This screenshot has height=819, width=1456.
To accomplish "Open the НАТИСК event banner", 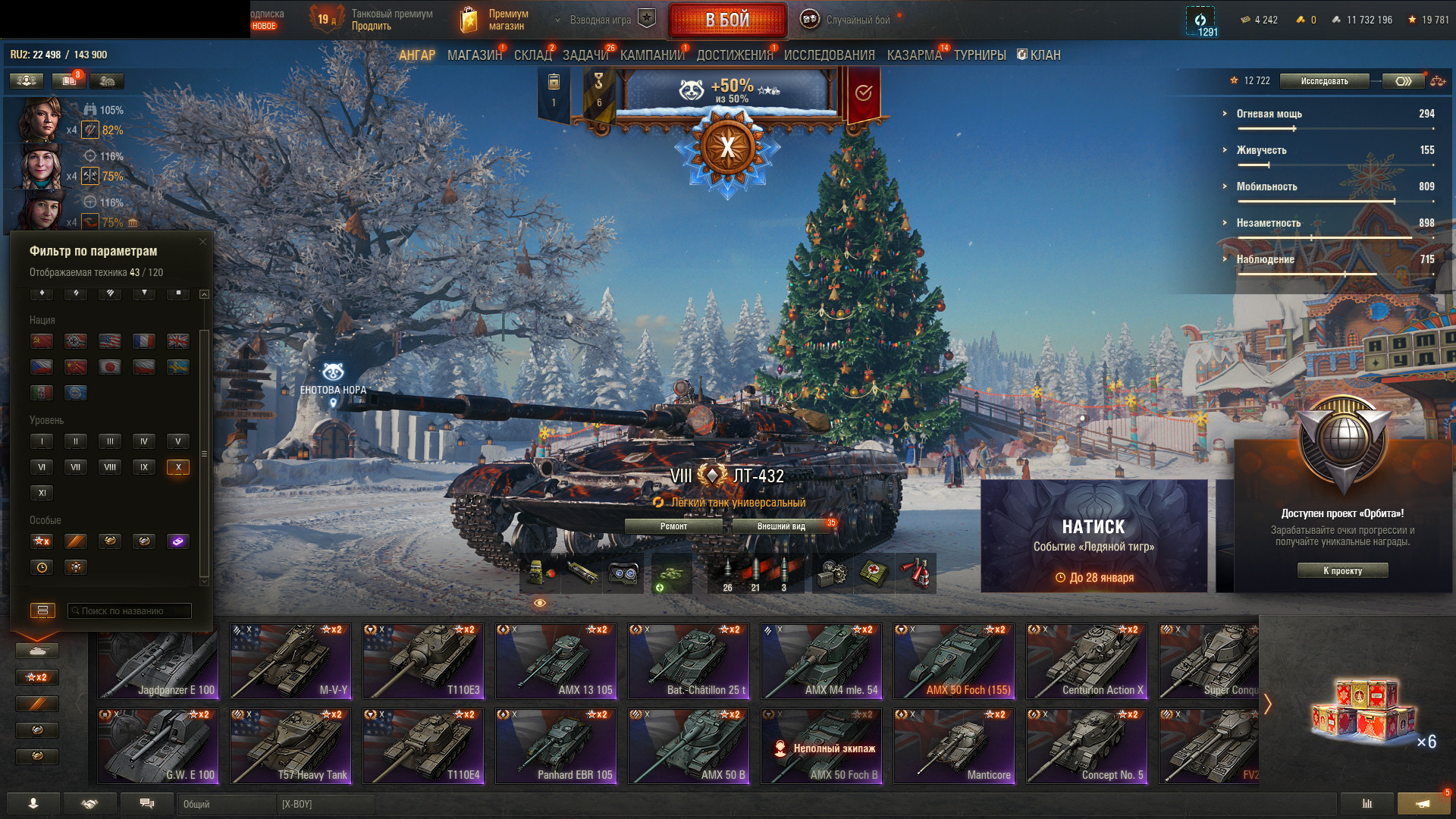I will click(x=1094, y=535).
